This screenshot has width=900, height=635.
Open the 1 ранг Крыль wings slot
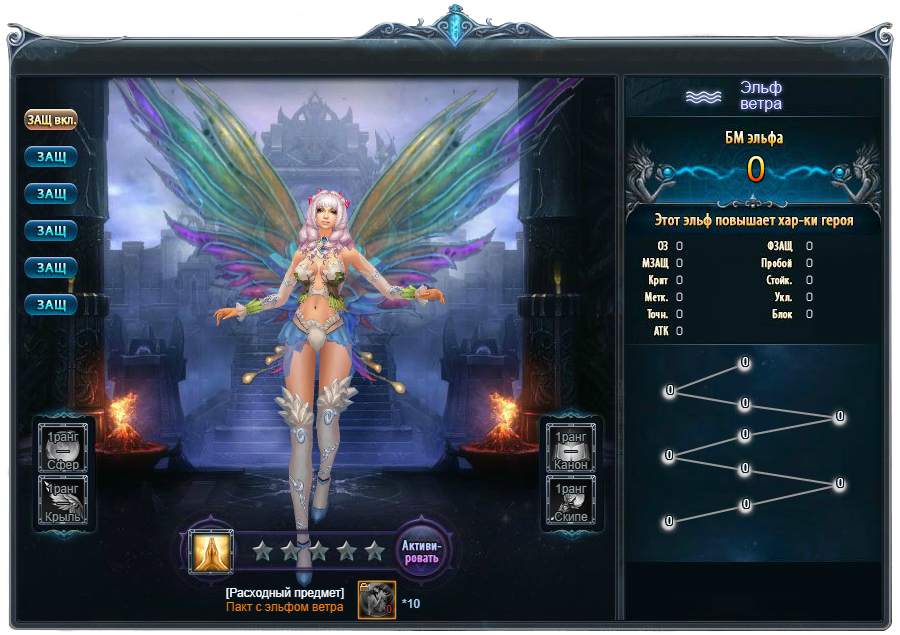click(64, 500)
